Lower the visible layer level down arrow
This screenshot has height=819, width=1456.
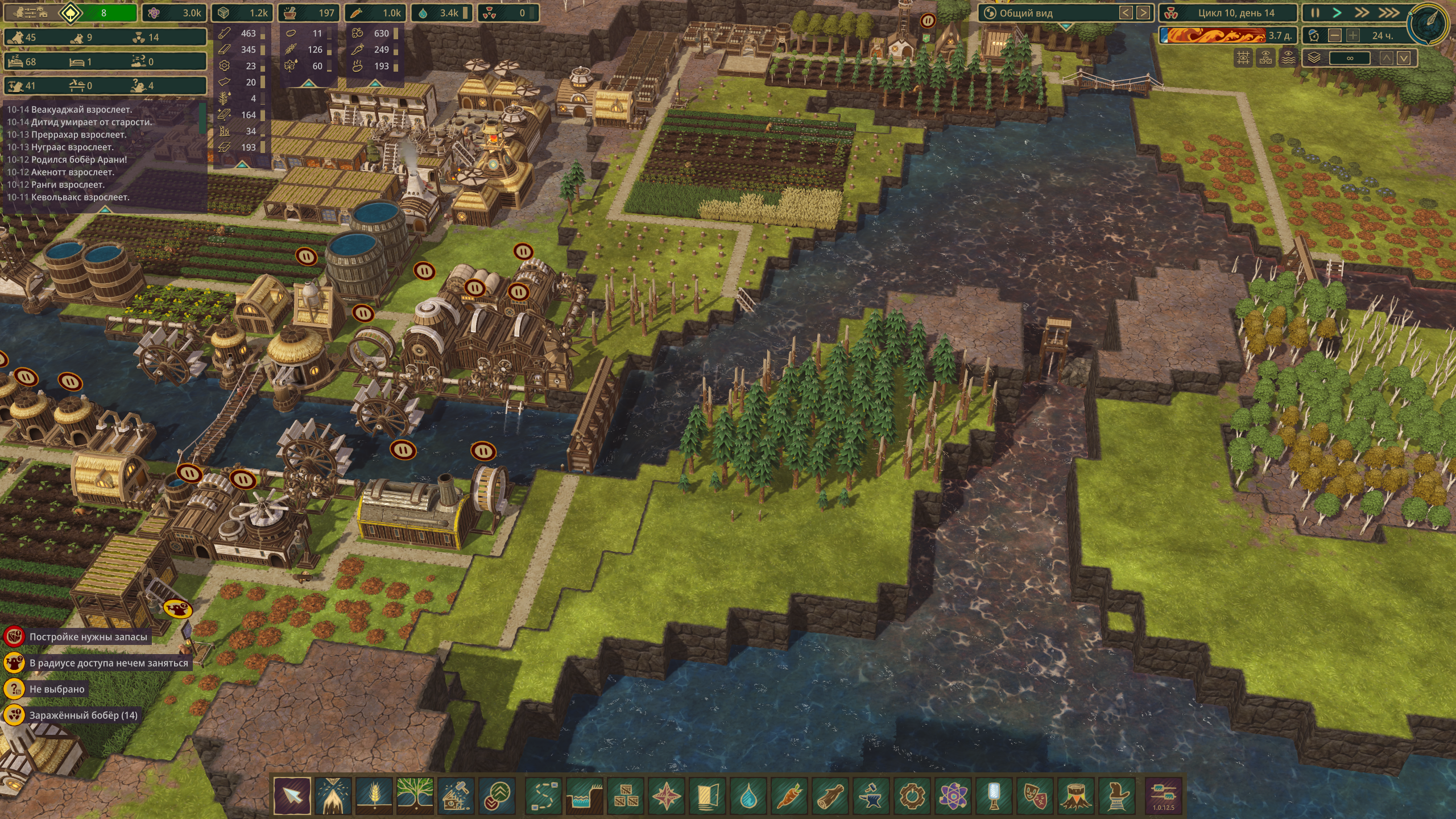1404,58
